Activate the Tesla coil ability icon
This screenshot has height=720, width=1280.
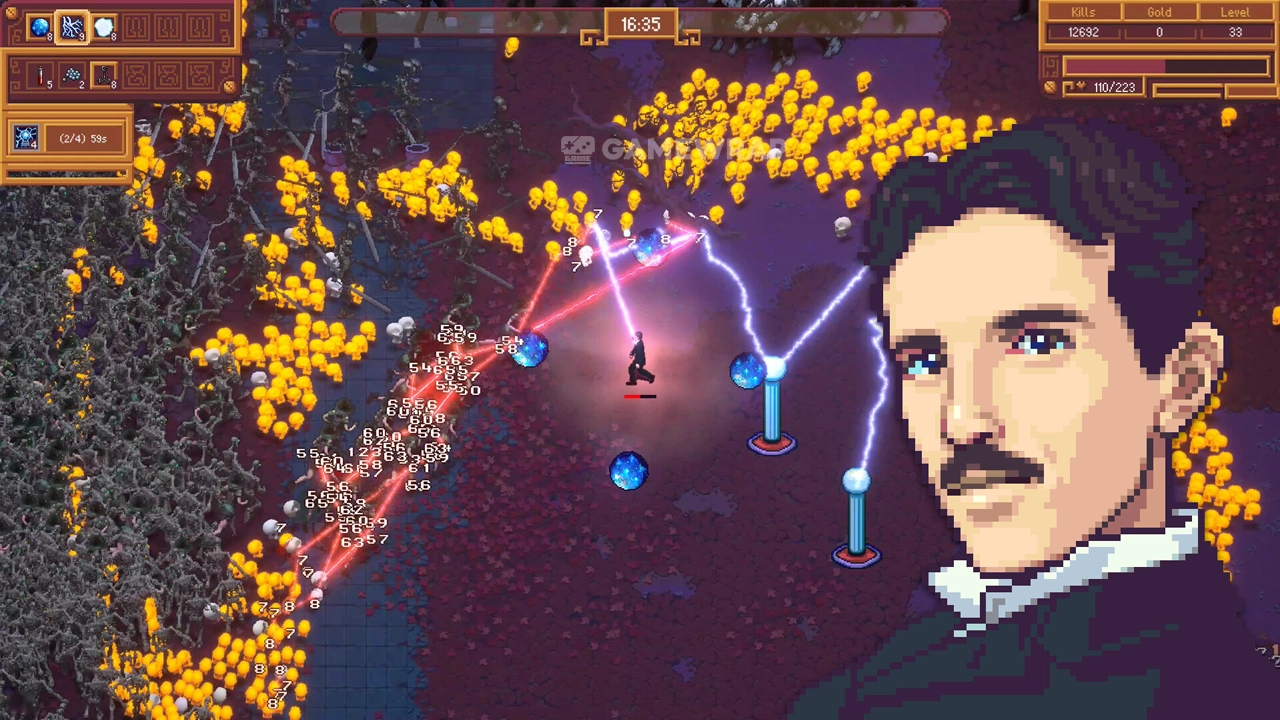pyautogui.click(x=25, y=138)
